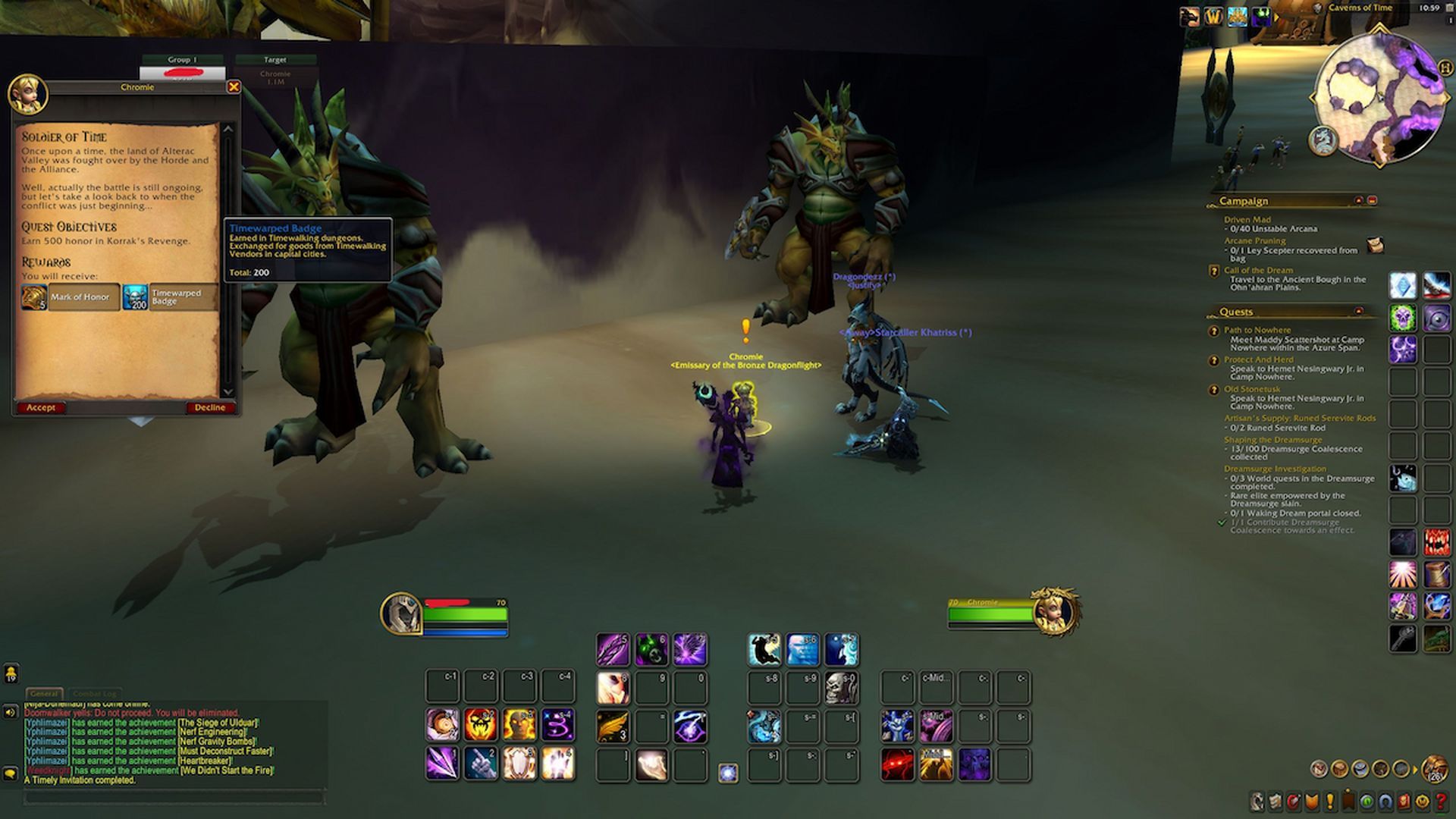Switch to the General chat tab
Image resolution: width=1456 pixels, height=819 pixels.
coord(44,693)
